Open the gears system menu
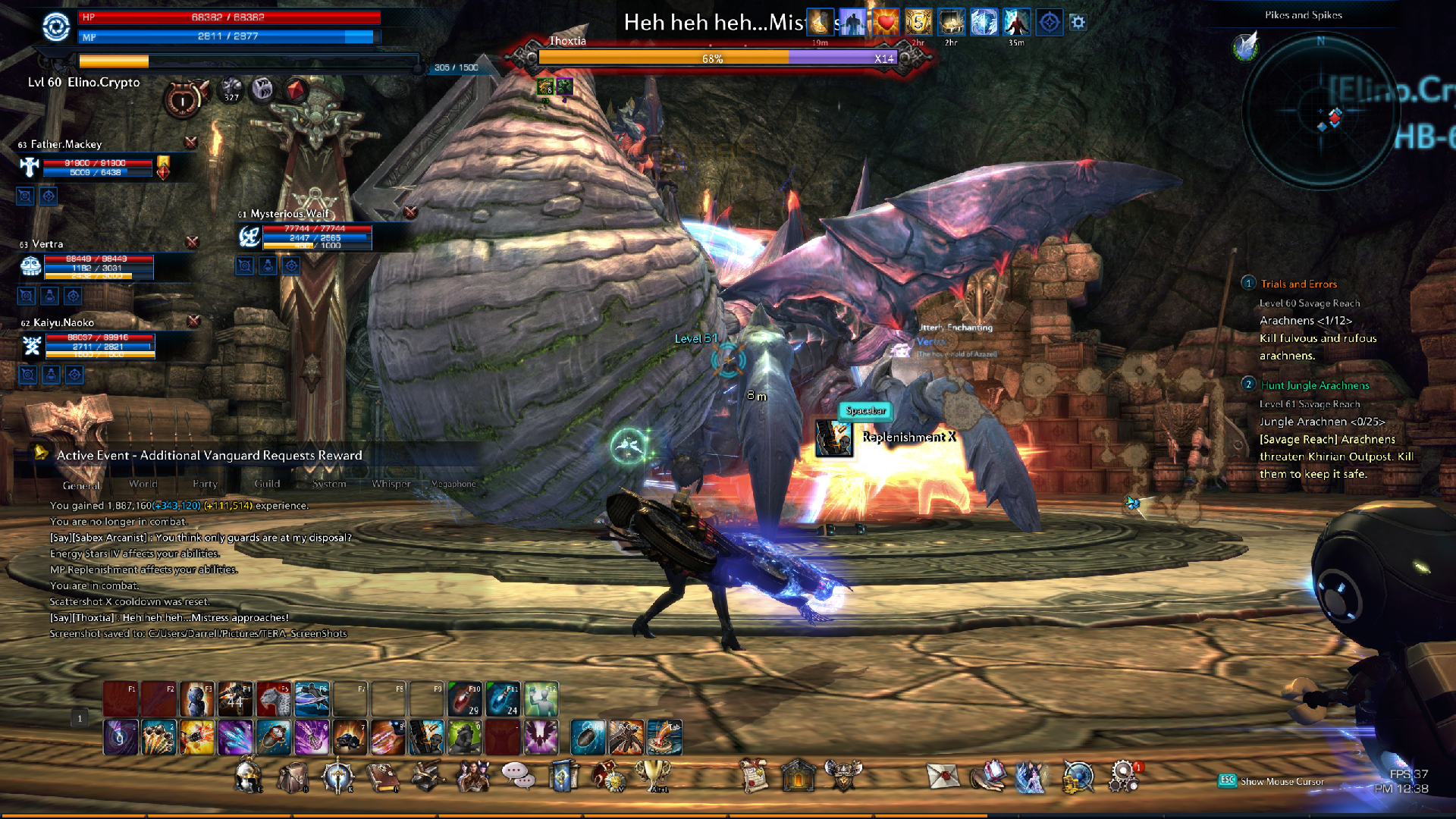The width and height of the screenshot is (1456, 819). tap(1123, 777)
